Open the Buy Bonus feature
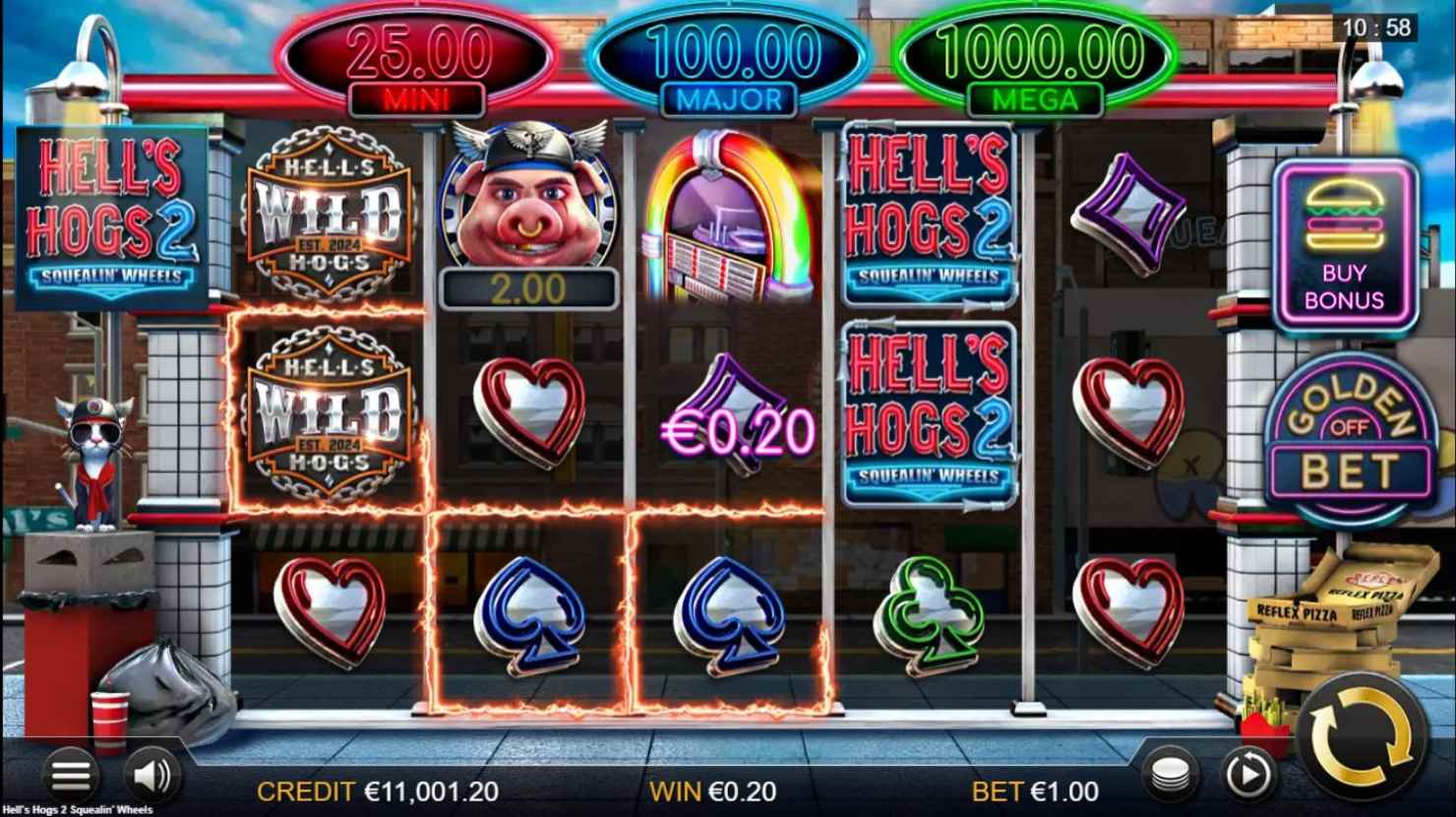The image size is (1456, 817). point(1345,246)
